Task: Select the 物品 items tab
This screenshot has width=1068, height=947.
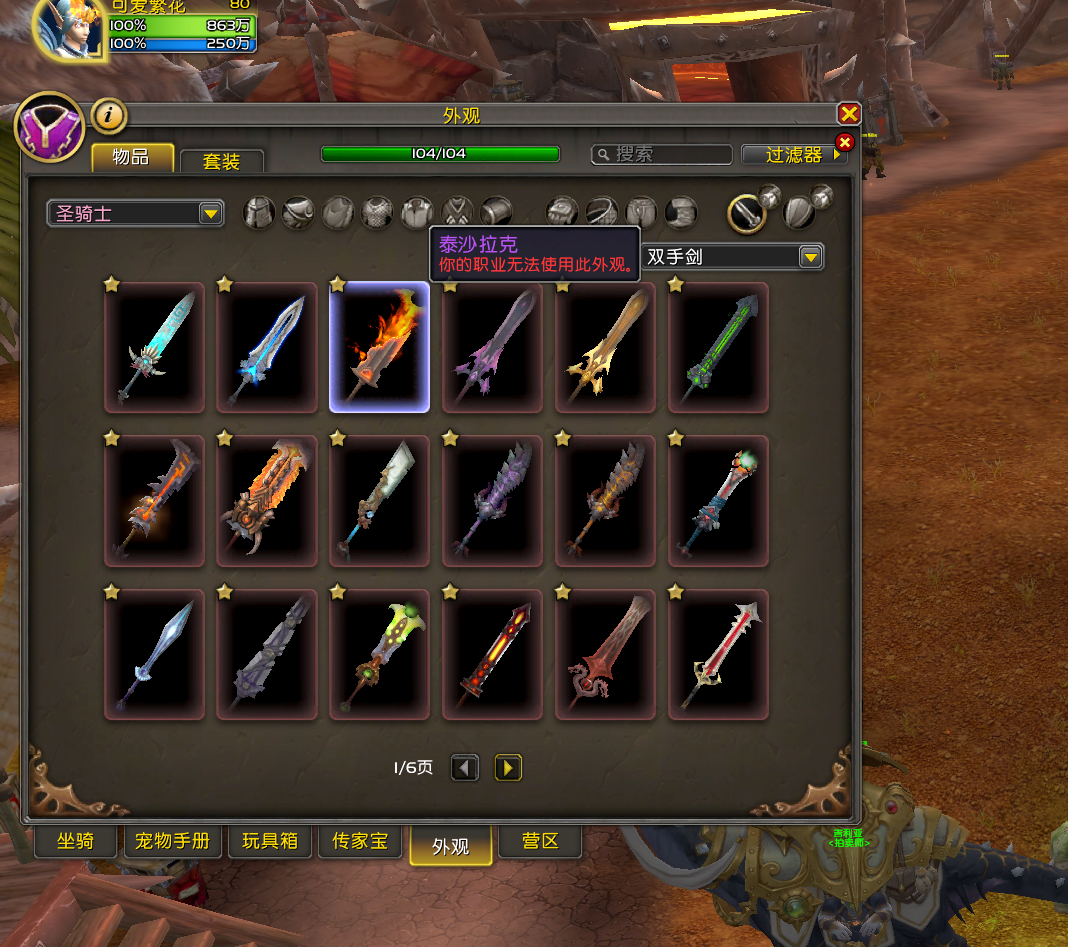Action: click(132, 157)
